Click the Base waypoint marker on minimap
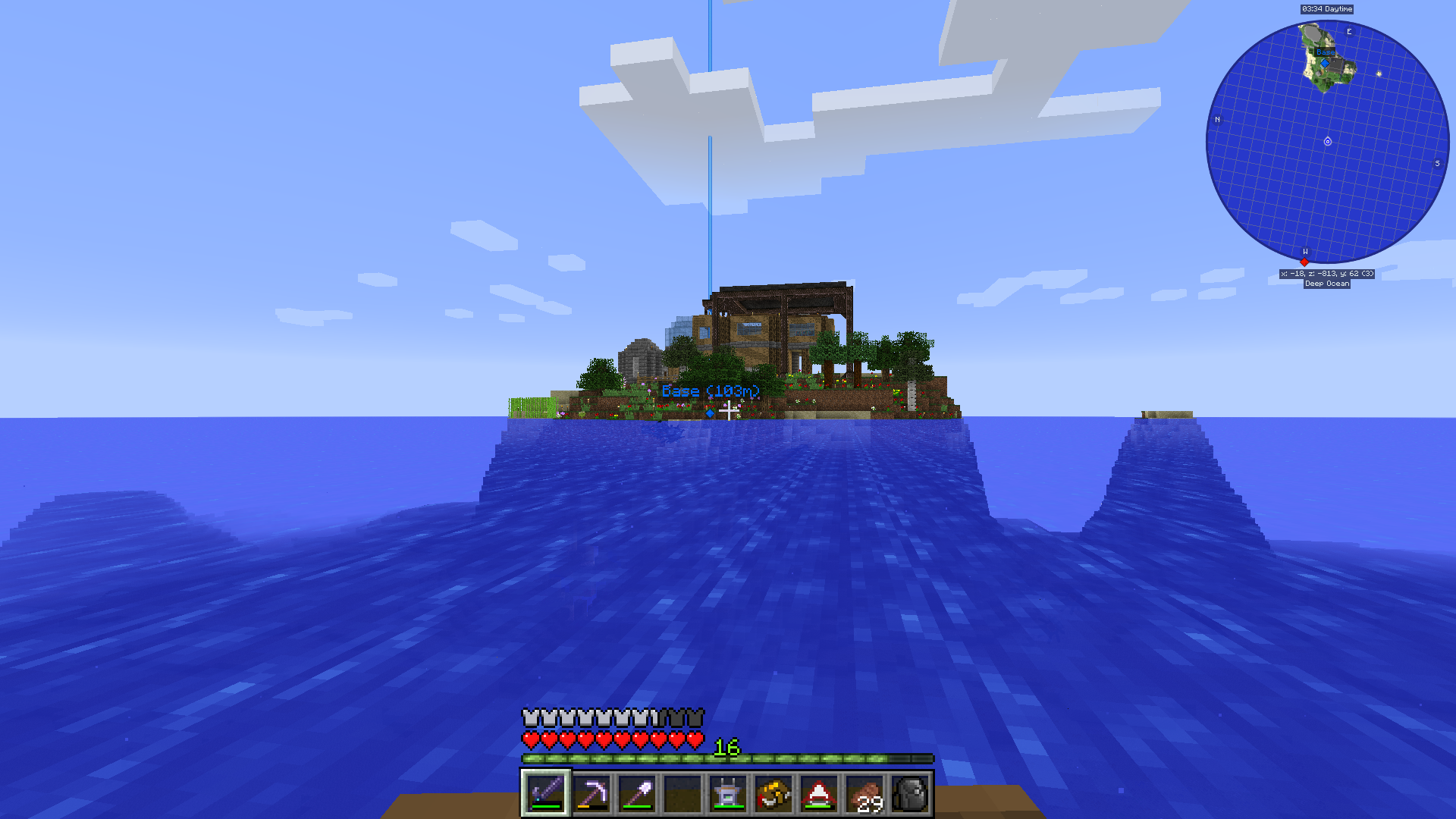The image size is (1456, 819). point(1324,62)
